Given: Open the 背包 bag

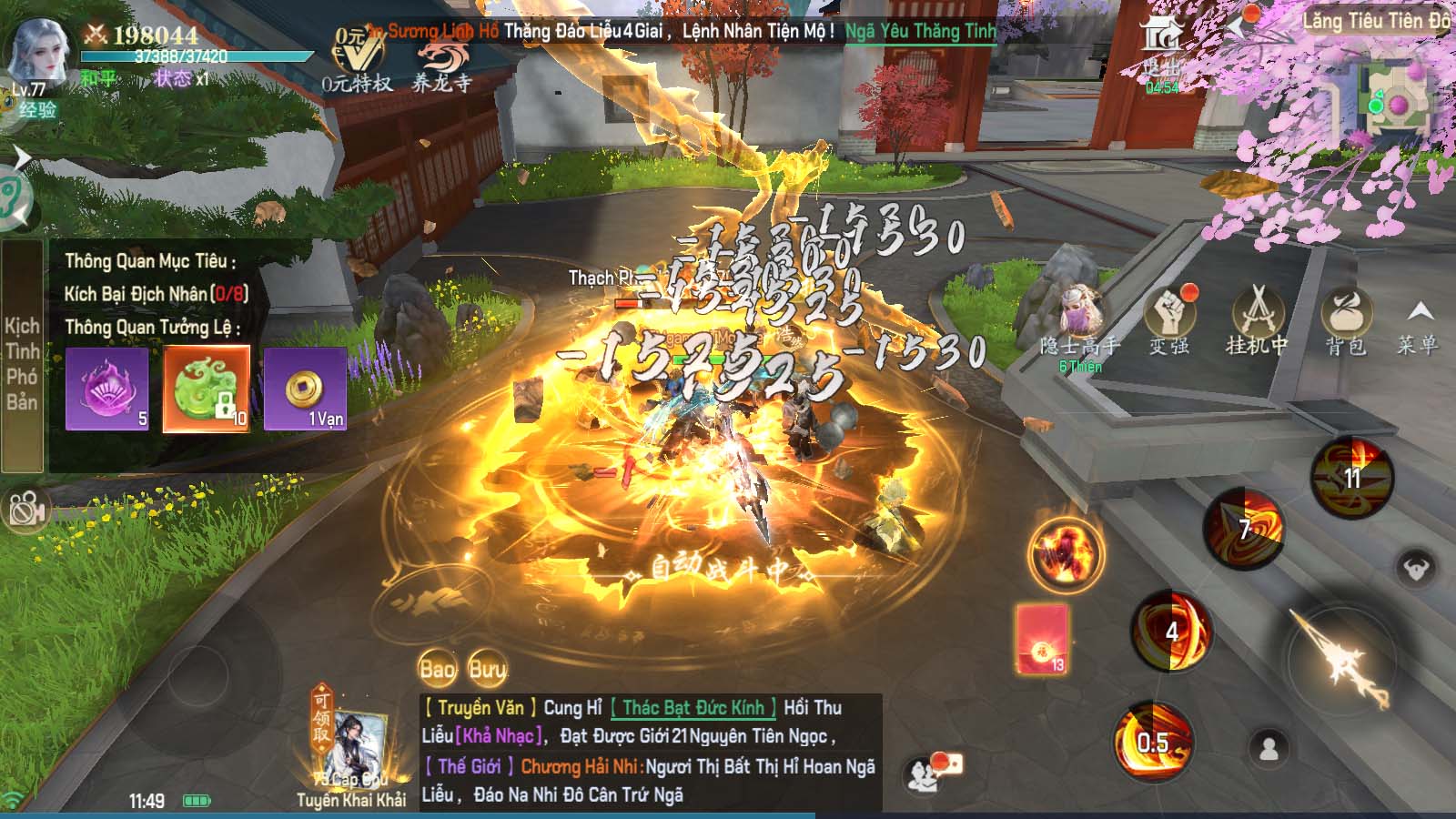Looking at the screenshot, I should 1345,318.
